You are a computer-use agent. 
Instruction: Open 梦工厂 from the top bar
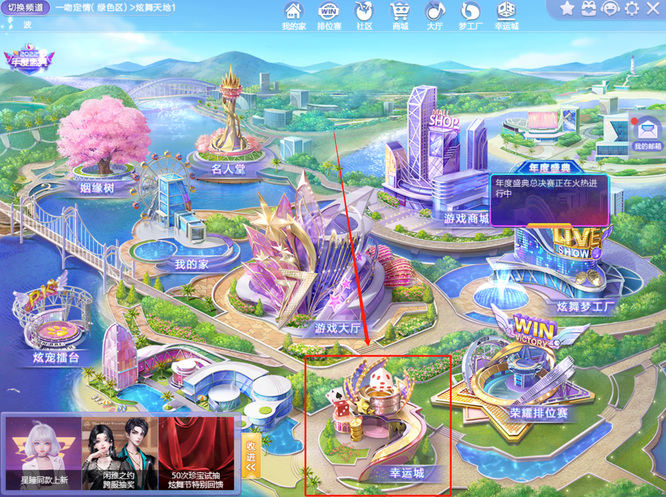[470, 15]
